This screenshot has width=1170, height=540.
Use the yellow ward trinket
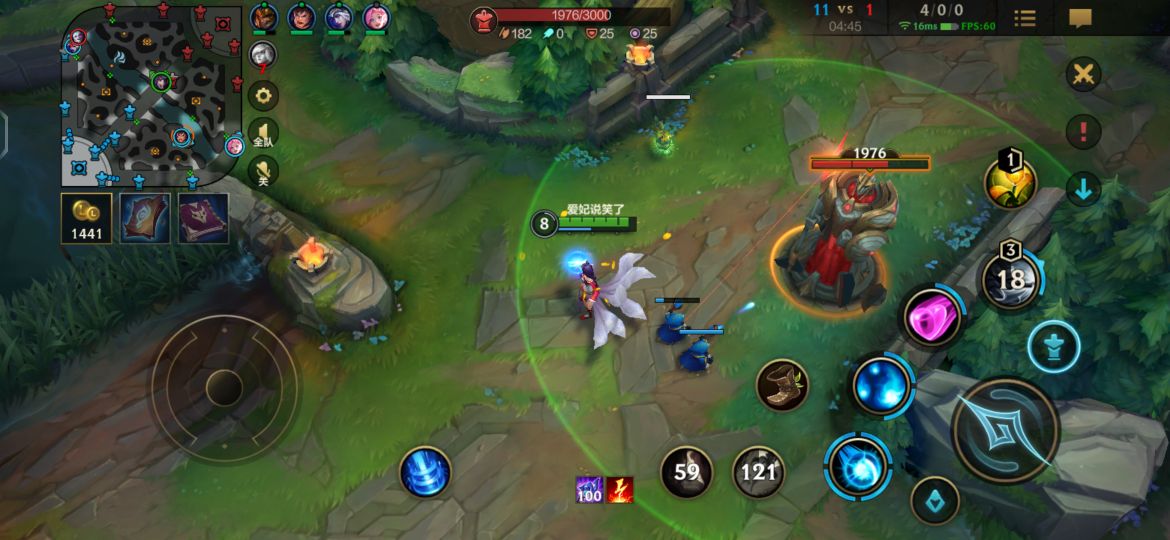(1010, 182)
